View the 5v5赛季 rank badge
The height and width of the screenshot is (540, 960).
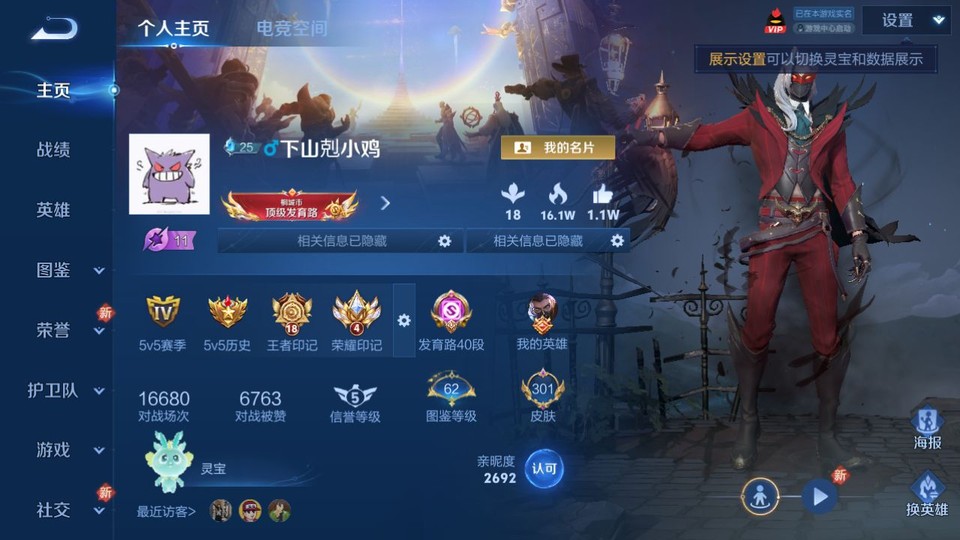(x=163, y=312)
